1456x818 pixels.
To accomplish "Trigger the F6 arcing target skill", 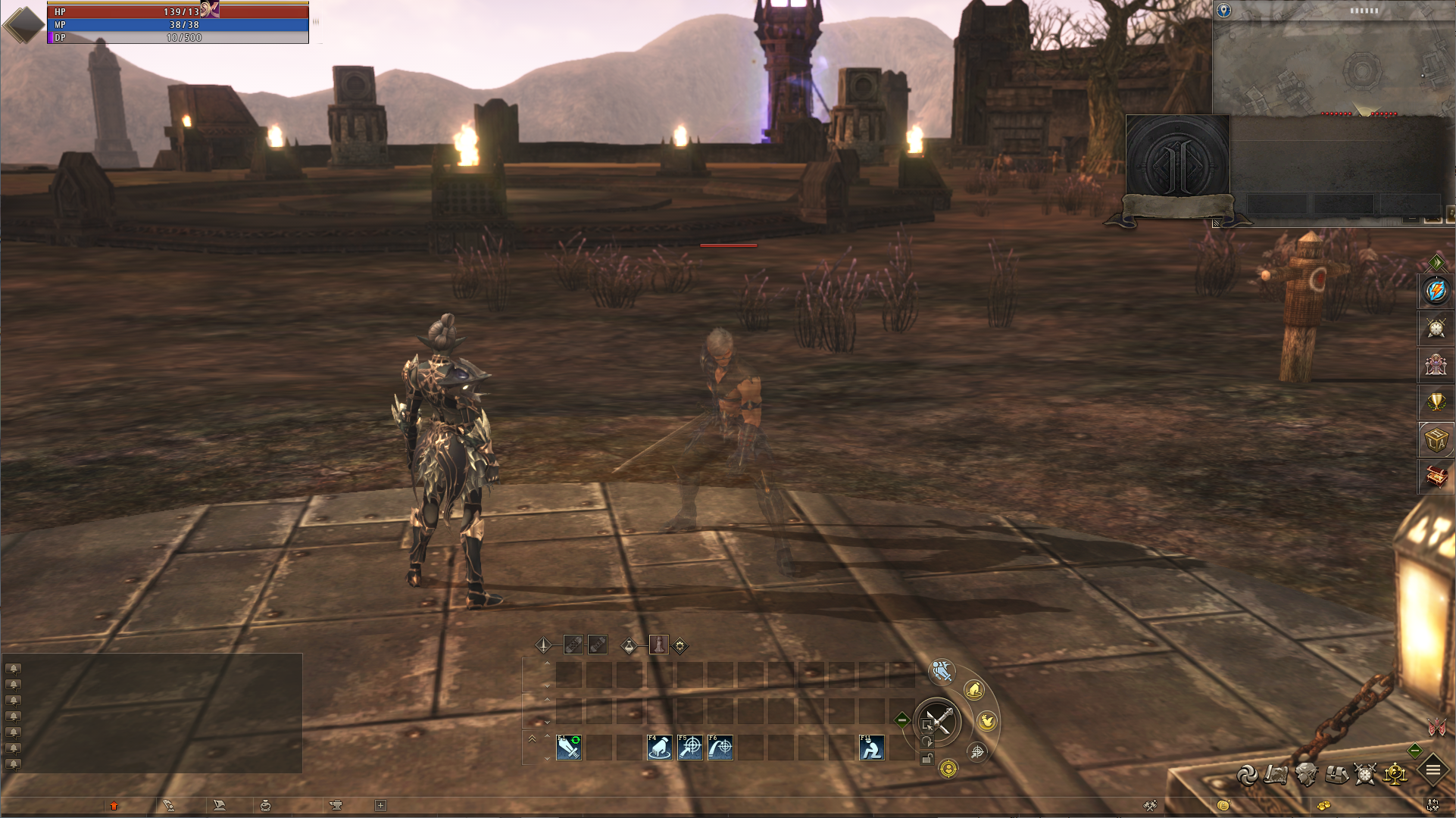I will (x=720, y=748).
